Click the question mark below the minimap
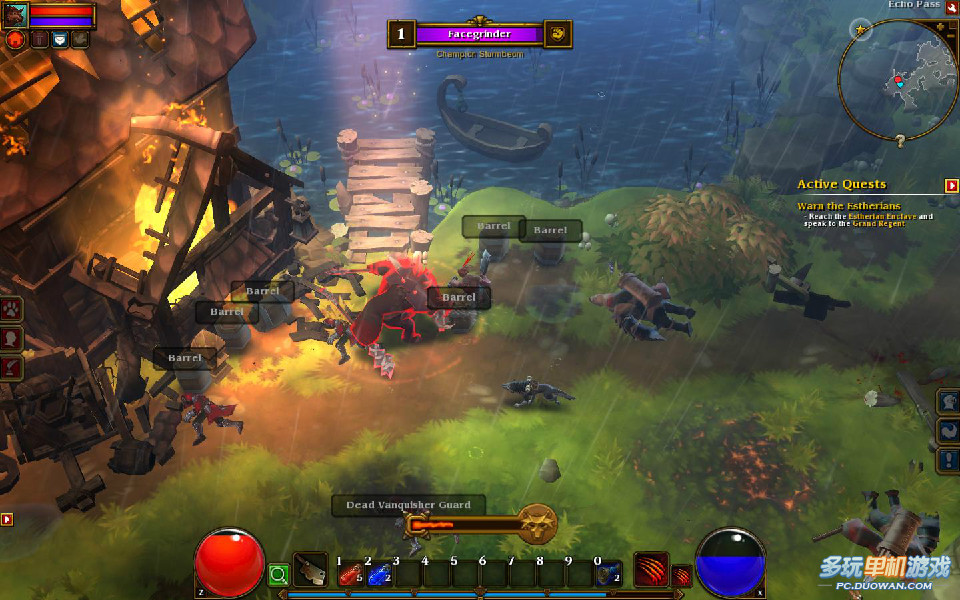The width and height of the screenshot is (960, 600). coord(899,142)
